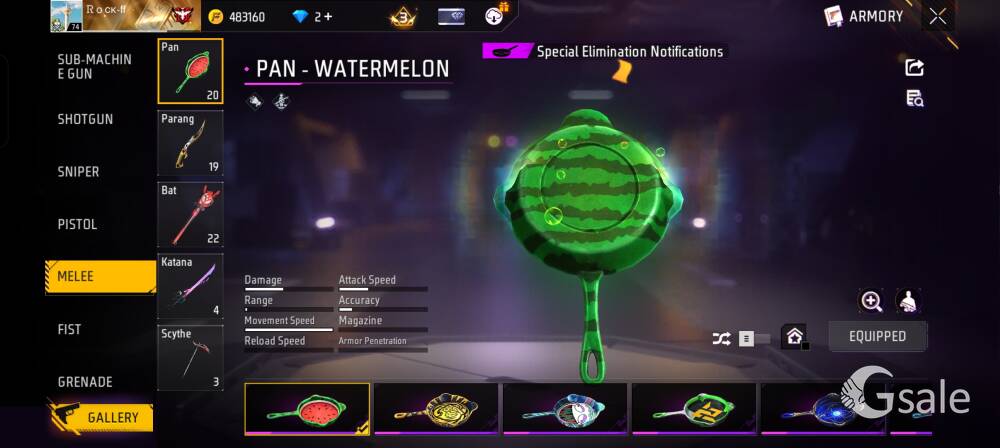Click the share arrow icon
Viewport: 1000px width, 448px height.
(x=914, y=68)
